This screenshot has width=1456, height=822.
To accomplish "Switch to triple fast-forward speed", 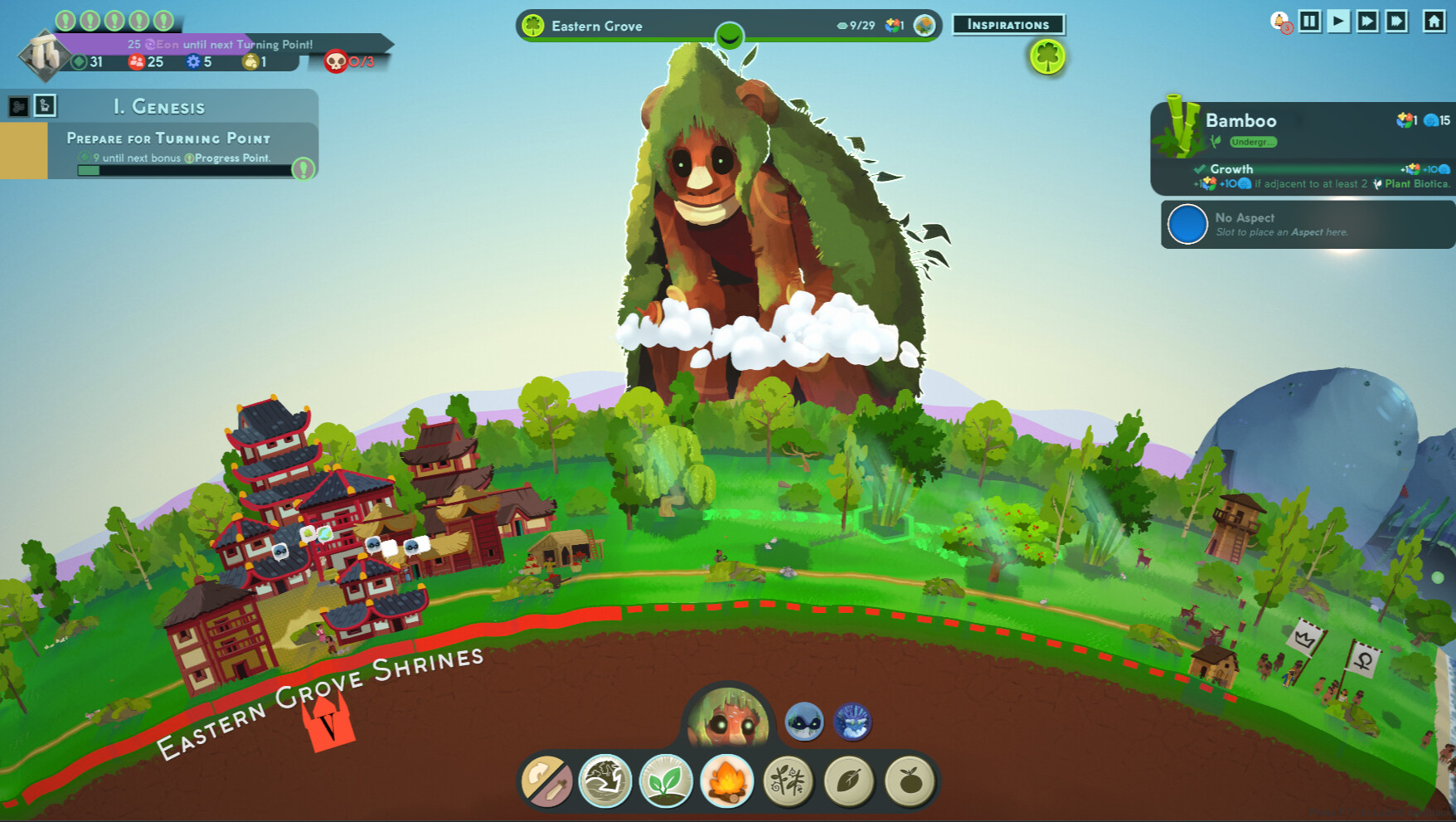I will (x=1396, y=21).
